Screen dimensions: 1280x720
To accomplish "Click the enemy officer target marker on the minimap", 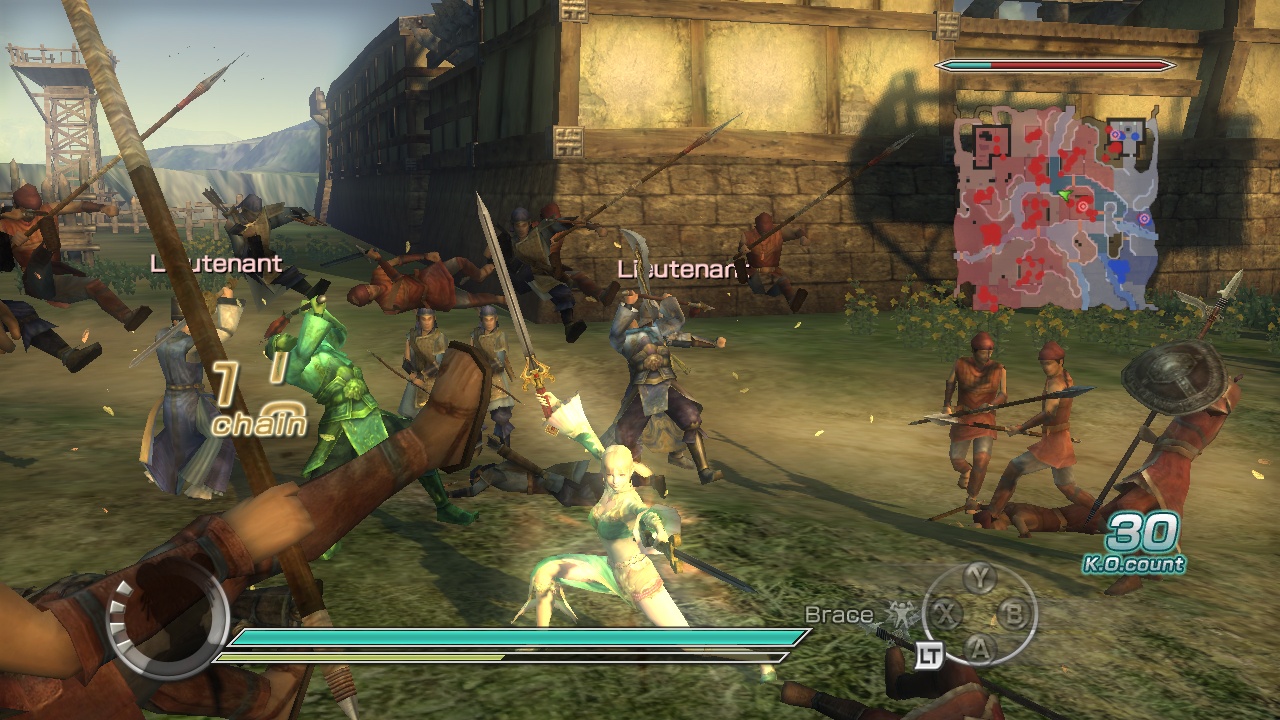I will coord(1083,206).
